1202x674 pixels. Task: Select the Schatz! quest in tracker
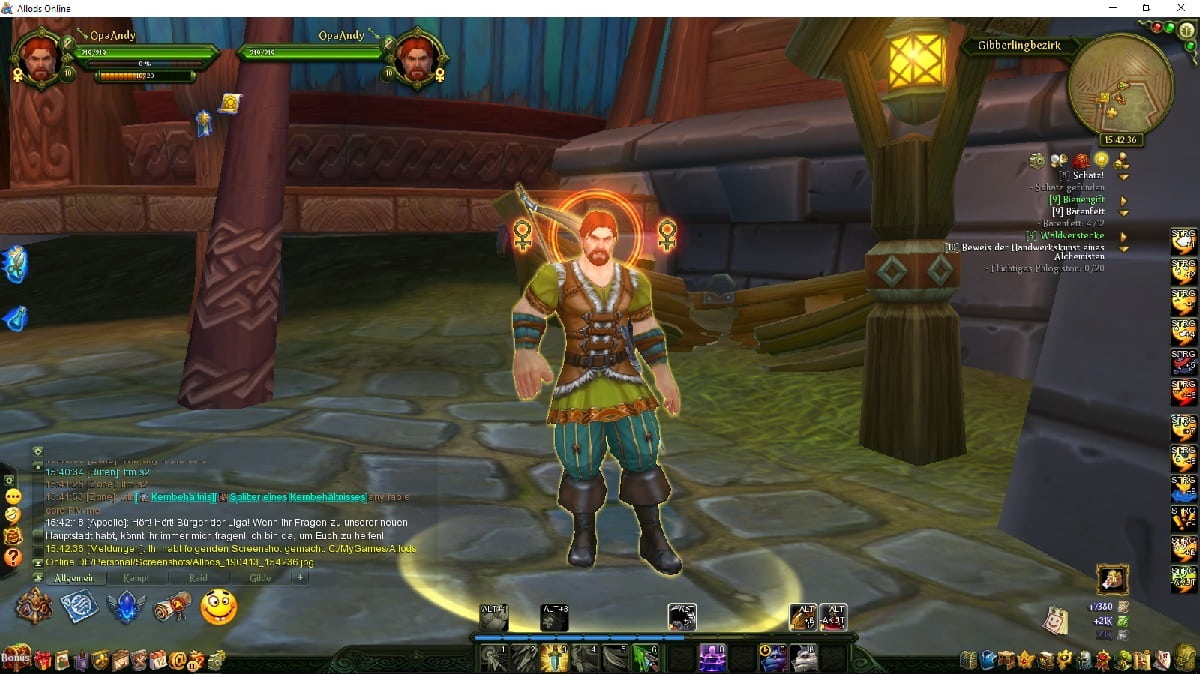point(1088,176)
